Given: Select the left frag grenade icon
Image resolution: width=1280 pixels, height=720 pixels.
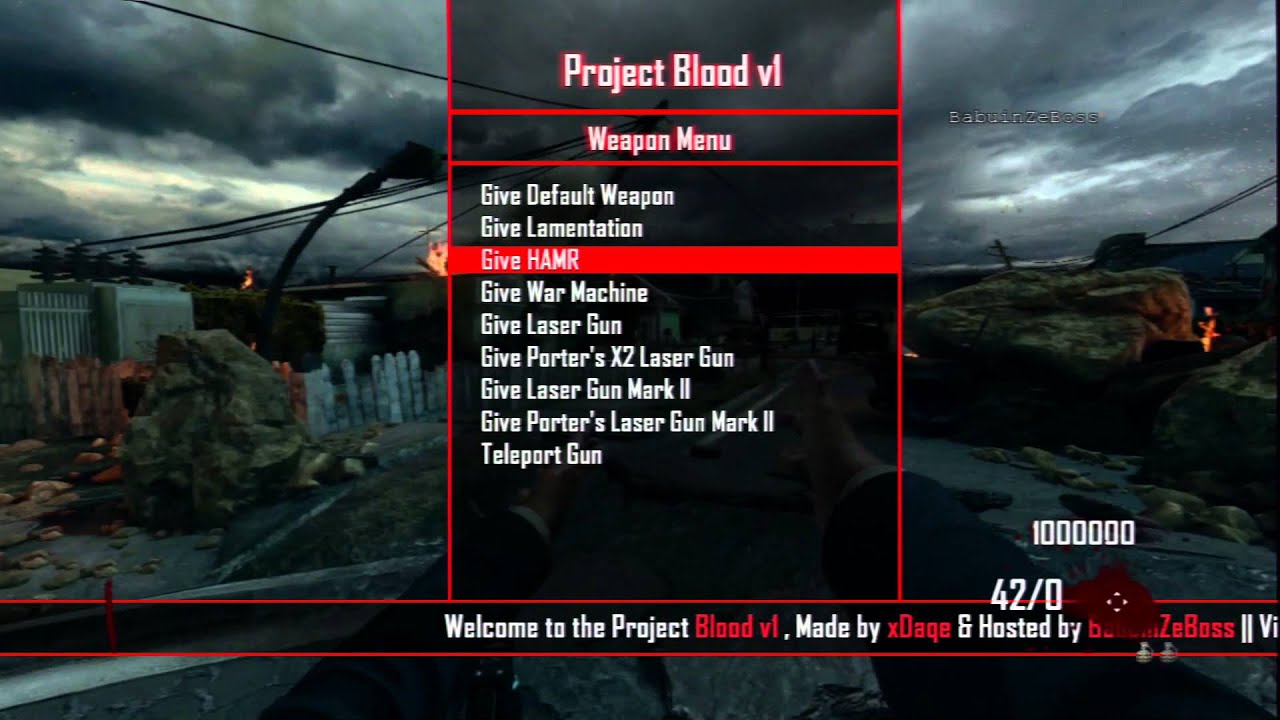Looking at the screenshot, I should click(x=1143, y=651).
